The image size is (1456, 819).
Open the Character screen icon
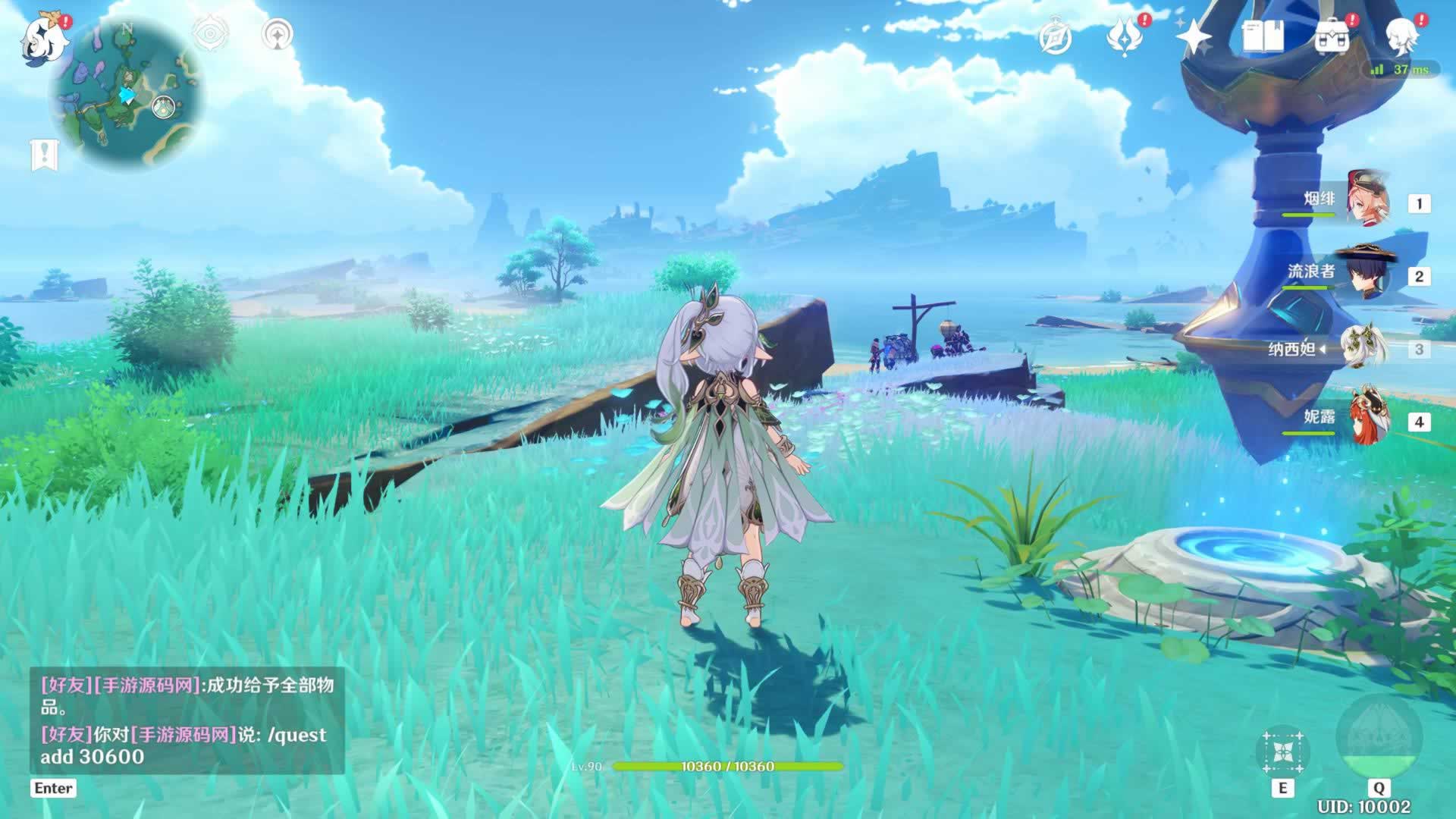click(x=1401, y=36)
